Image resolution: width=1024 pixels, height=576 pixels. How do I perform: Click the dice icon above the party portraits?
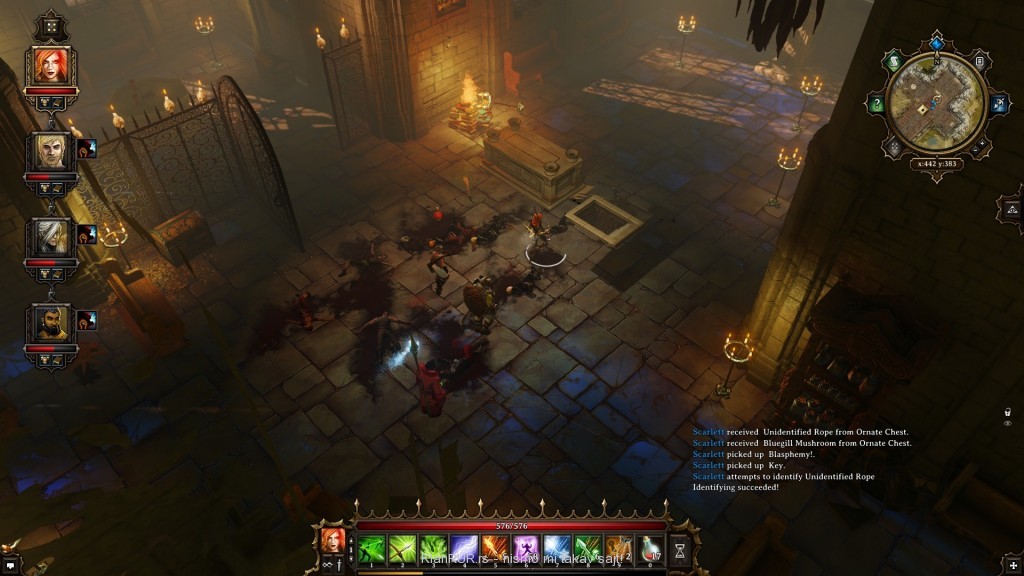point(49,27)
